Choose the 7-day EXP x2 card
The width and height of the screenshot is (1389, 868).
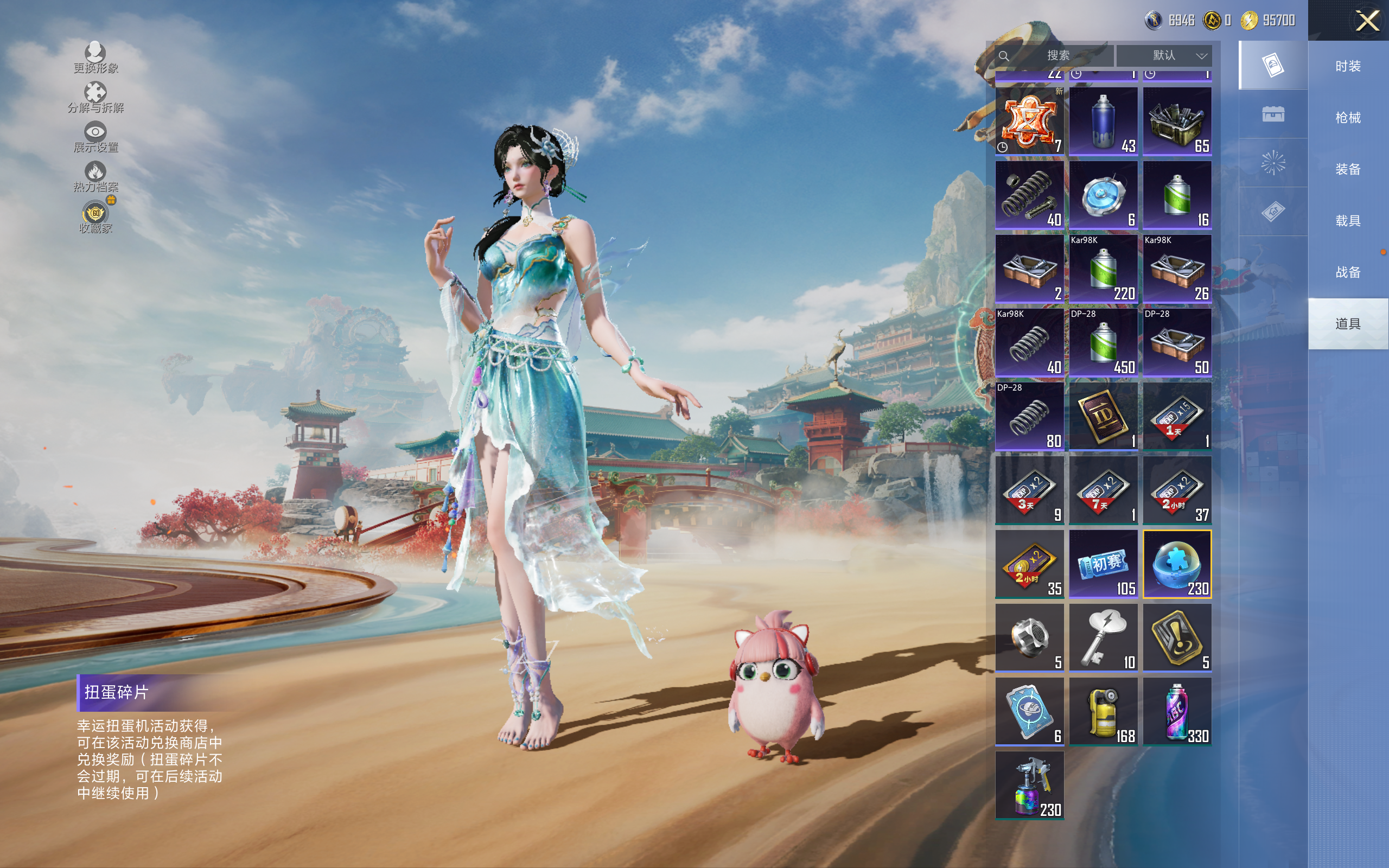1103,490
